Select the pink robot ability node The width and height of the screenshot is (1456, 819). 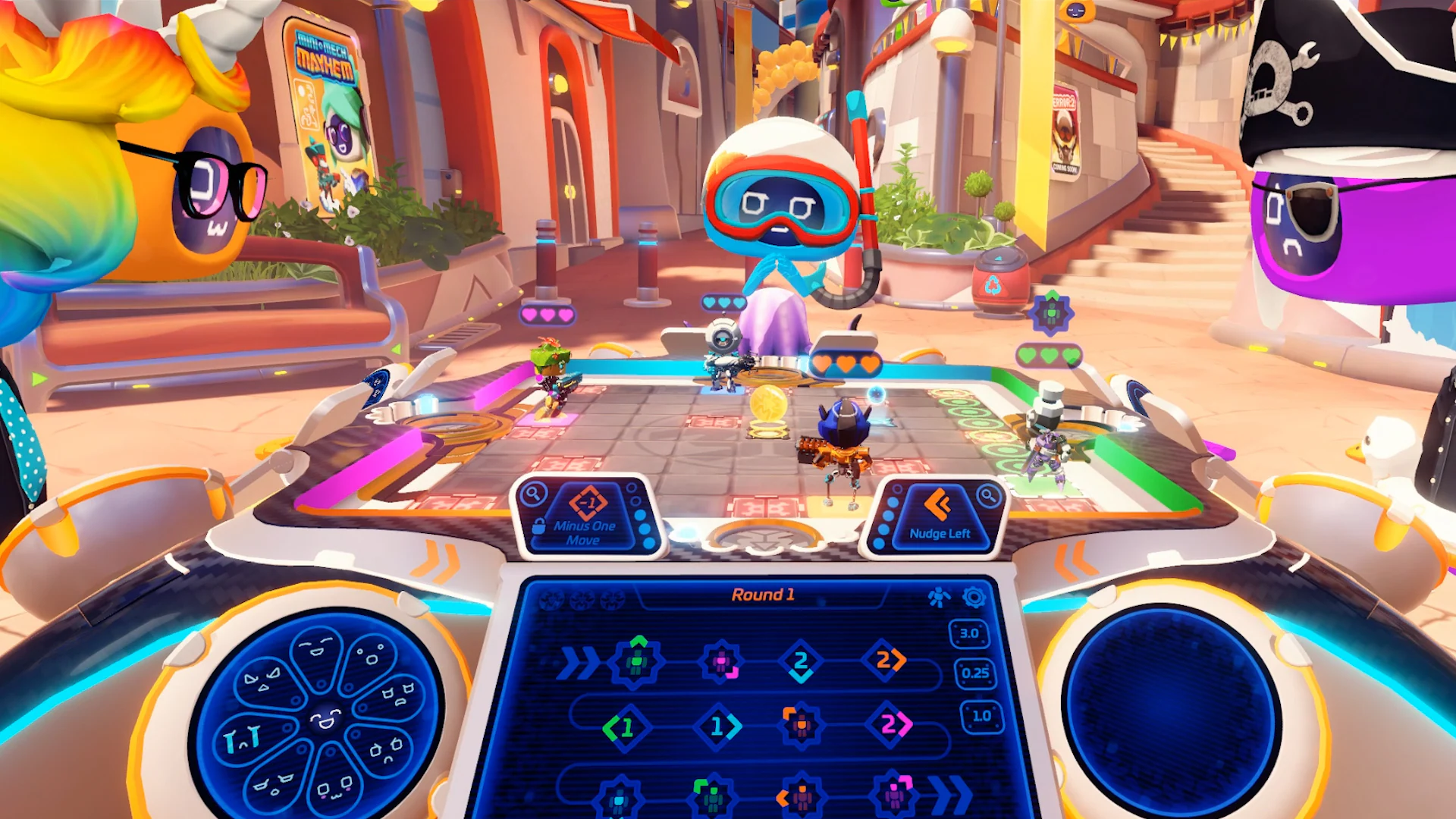coord(722,661)
